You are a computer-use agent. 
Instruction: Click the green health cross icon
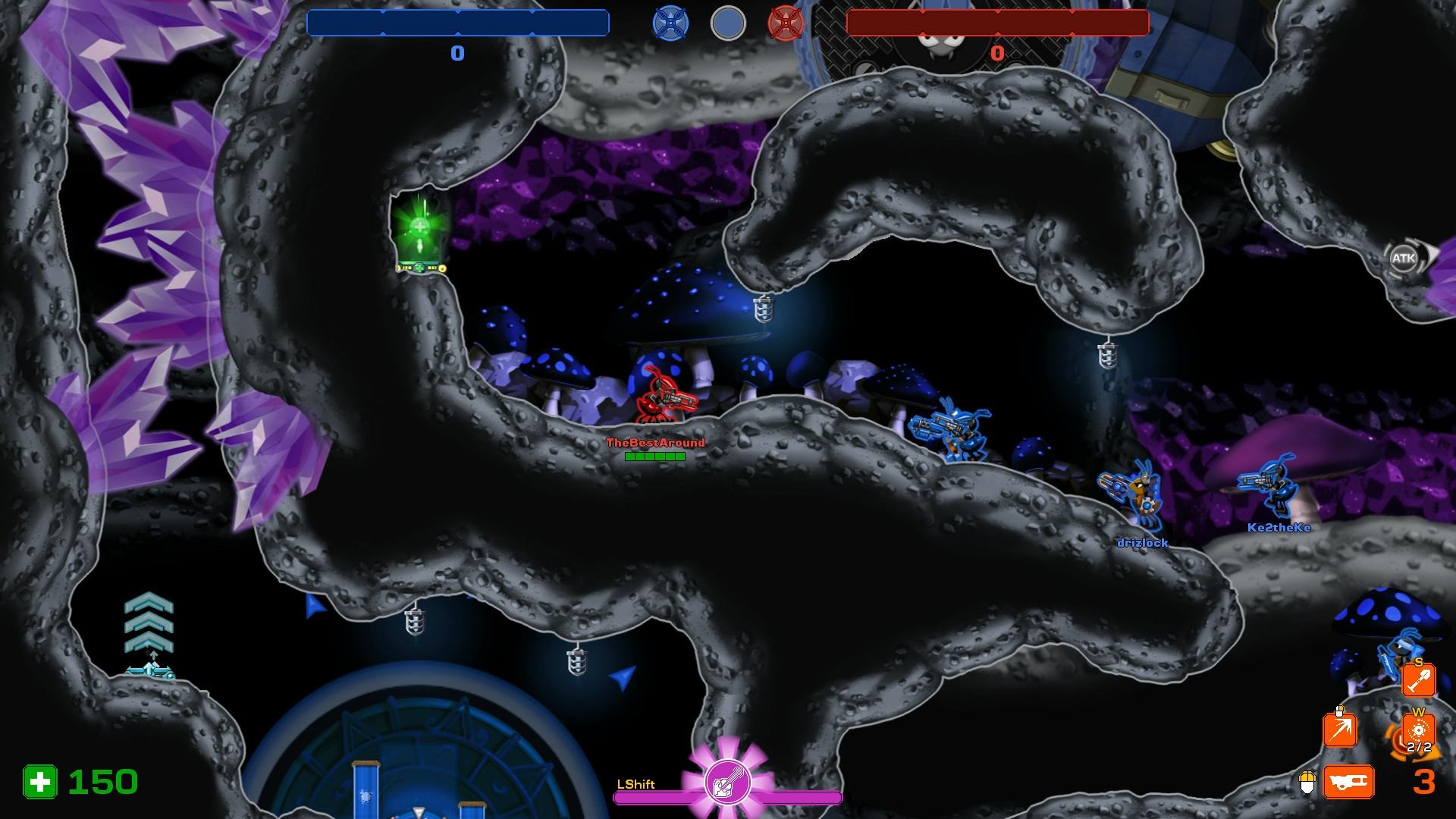(x=39, y=782)
